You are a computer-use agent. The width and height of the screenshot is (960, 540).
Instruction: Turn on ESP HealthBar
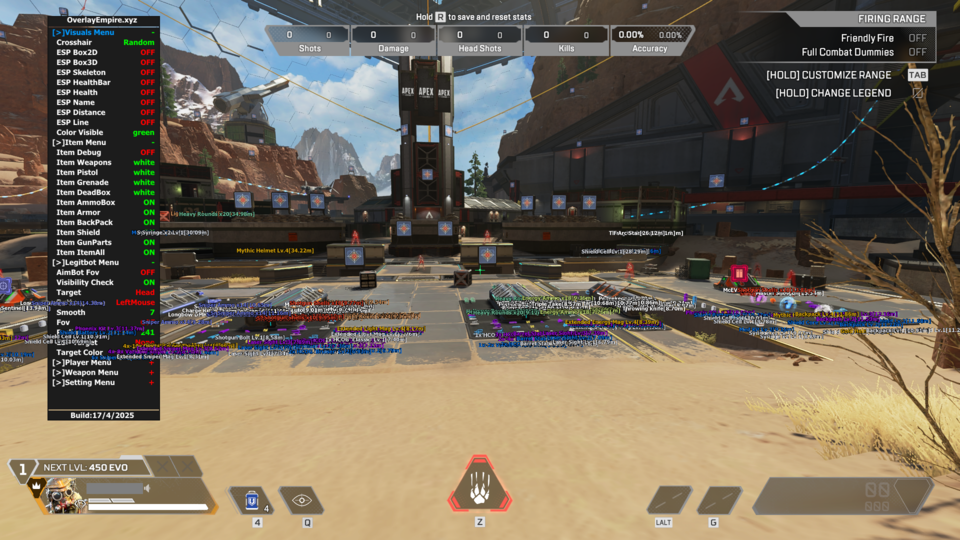point(147,83)
